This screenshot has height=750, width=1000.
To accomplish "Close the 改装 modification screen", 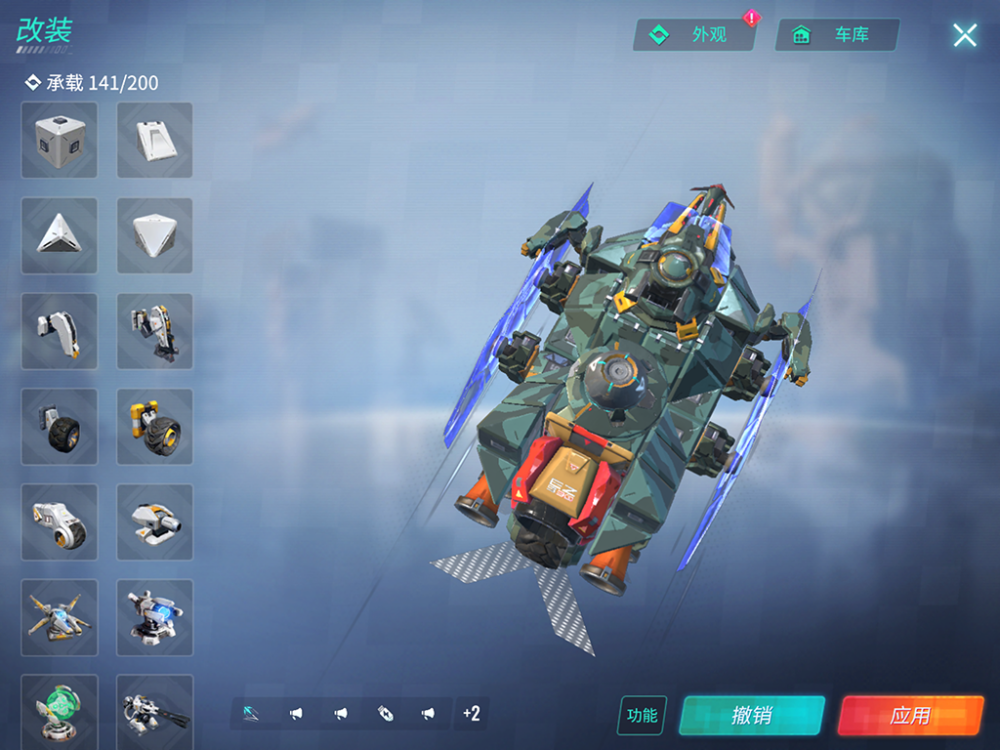I will [x=964, y=36].
